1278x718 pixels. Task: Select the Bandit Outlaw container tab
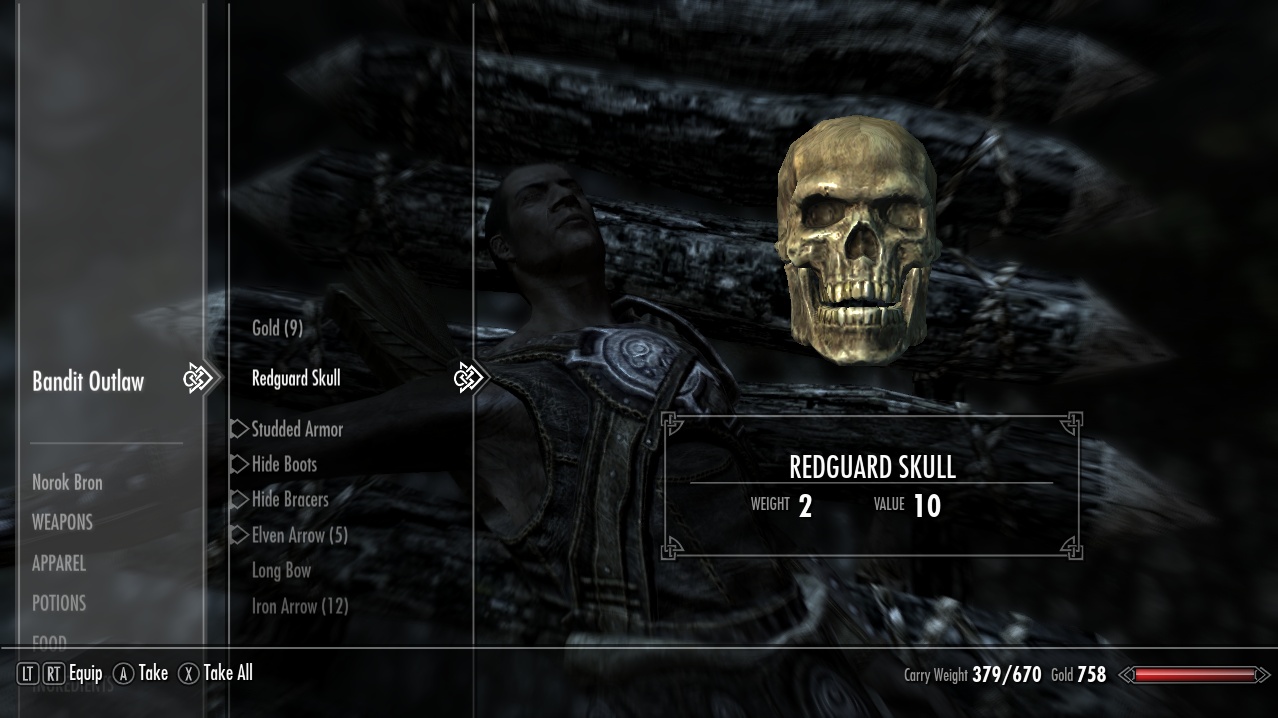pos(88,381)
